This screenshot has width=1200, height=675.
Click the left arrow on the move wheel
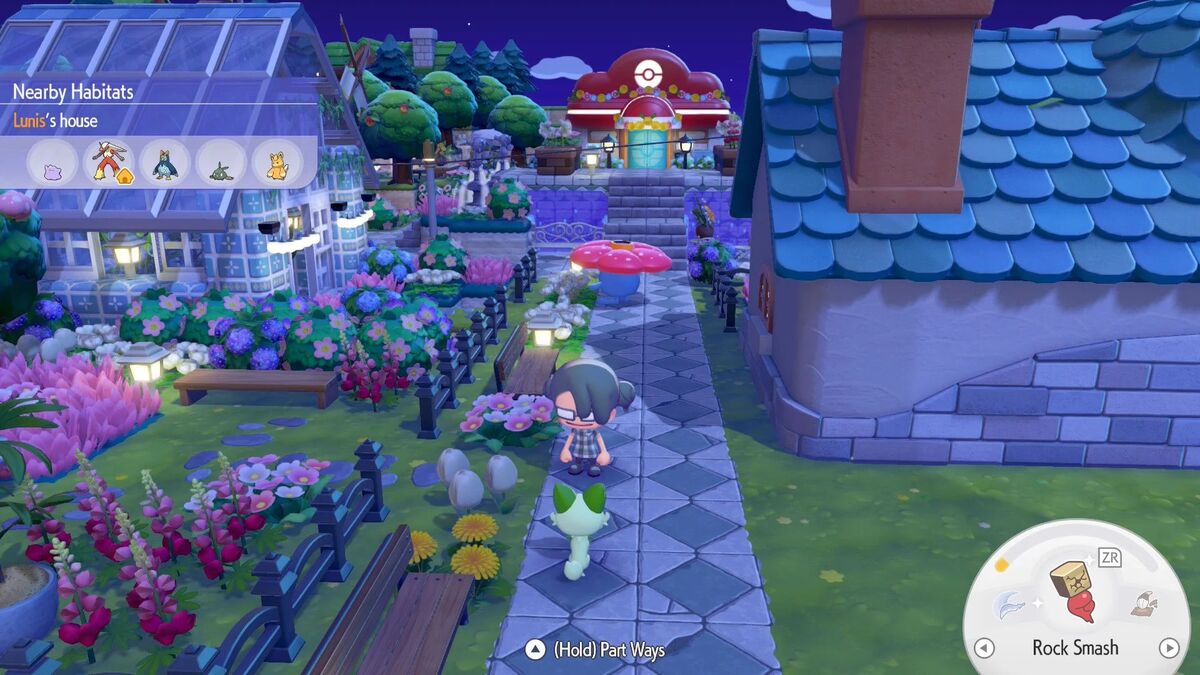tap(984, 648)
